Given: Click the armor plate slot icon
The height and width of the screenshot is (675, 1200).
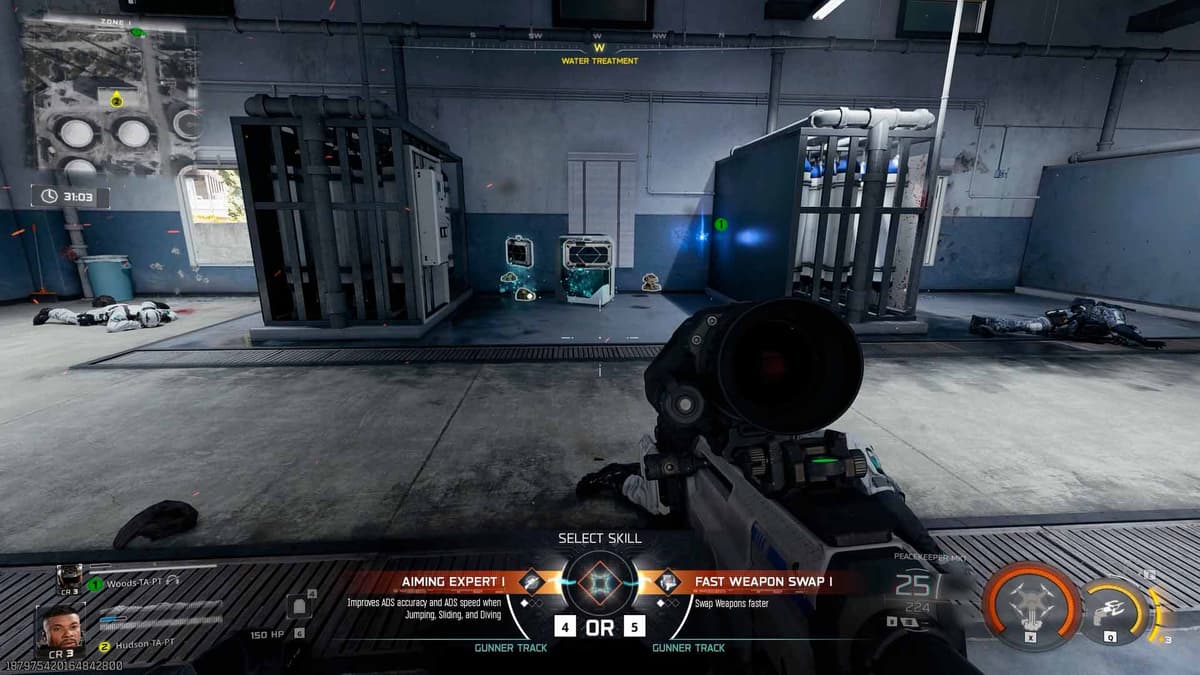Looking at the screenshot, I should tap(297, 607).
